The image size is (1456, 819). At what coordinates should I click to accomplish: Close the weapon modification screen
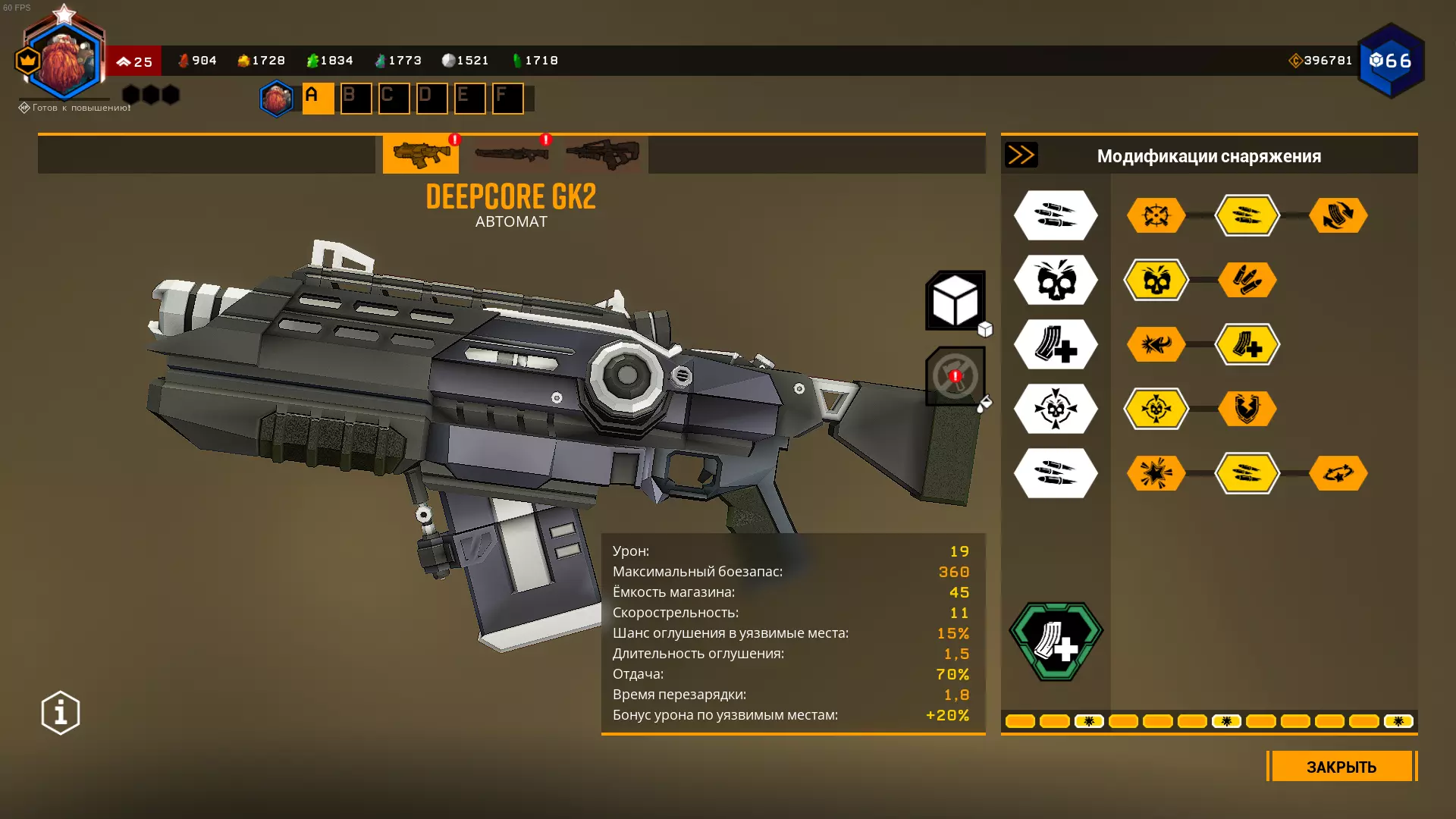tap(1341, 766)
